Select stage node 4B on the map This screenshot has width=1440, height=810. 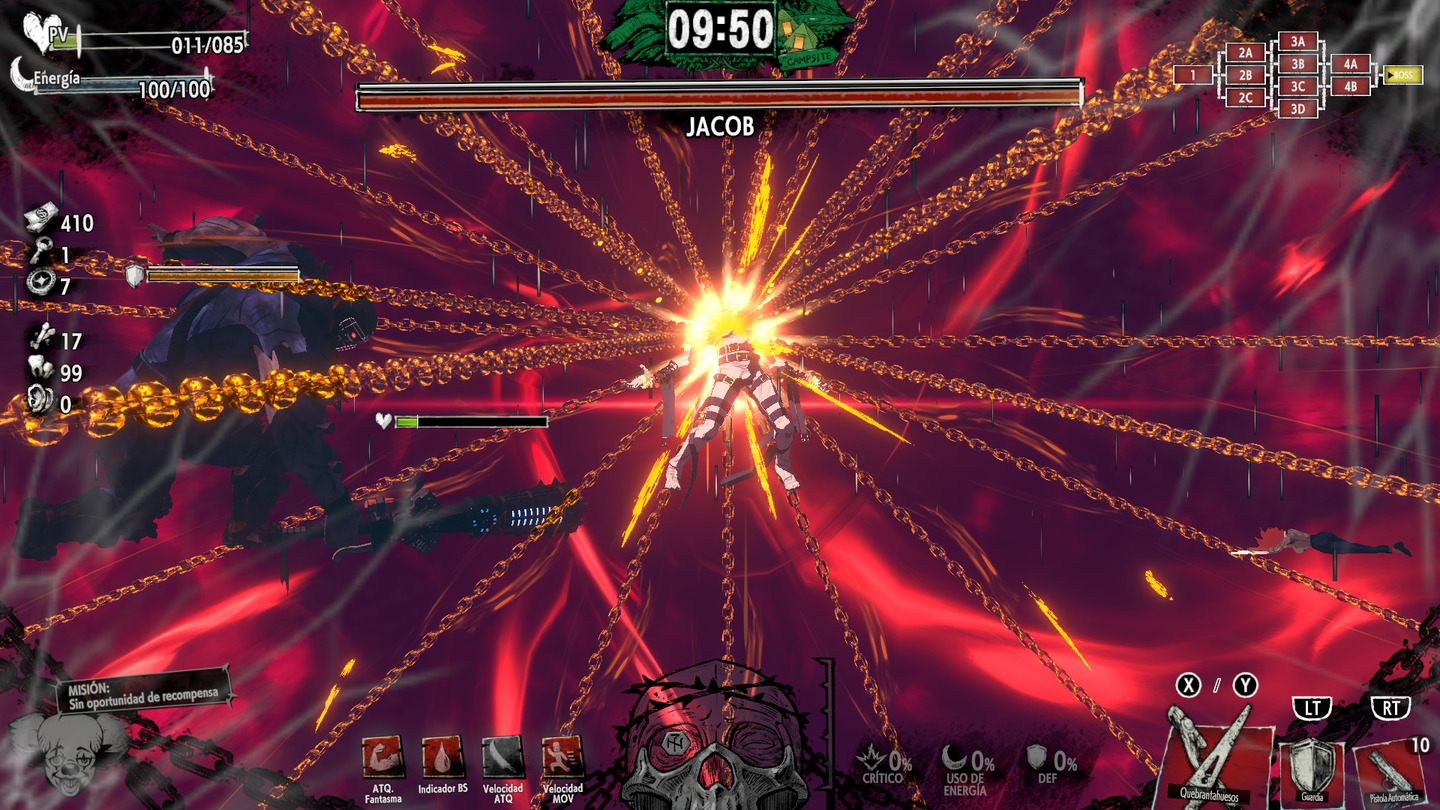pyautogui.click(x=1350, y=87)
